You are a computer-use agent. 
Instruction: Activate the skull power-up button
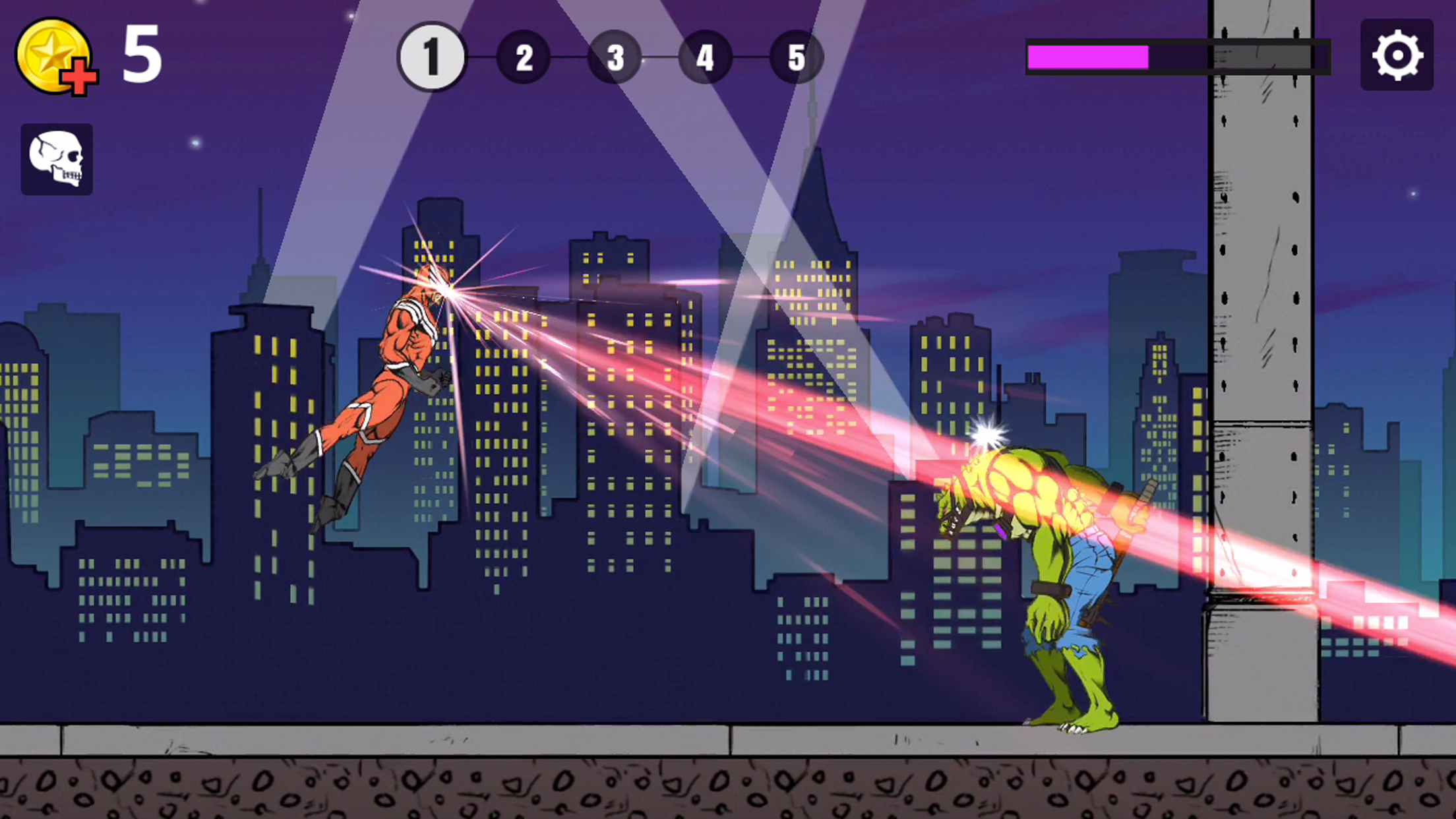tap(57, 157)
